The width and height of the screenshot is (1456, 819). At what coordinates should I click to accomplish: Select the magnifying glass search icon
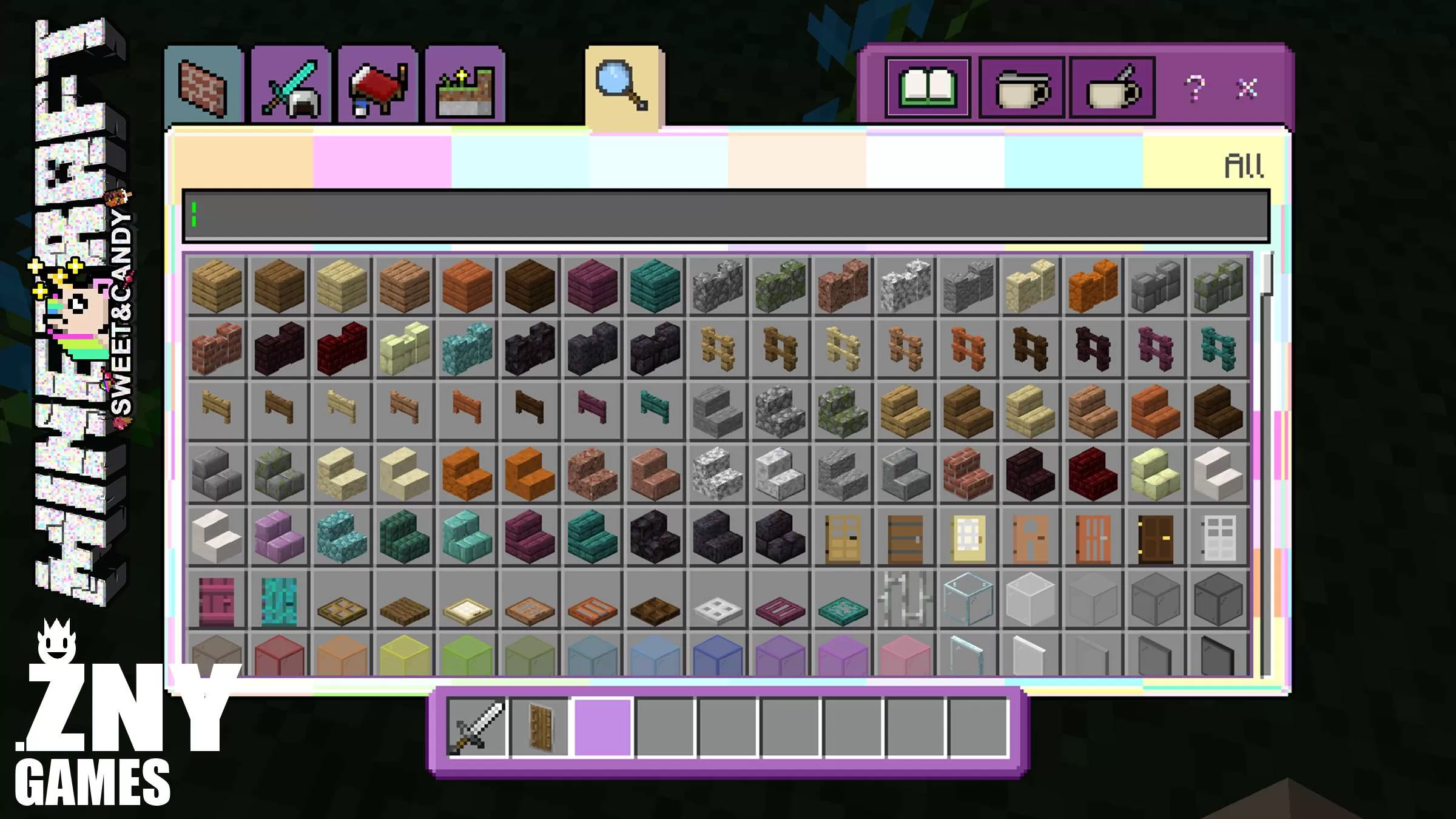tap(620, 85)
